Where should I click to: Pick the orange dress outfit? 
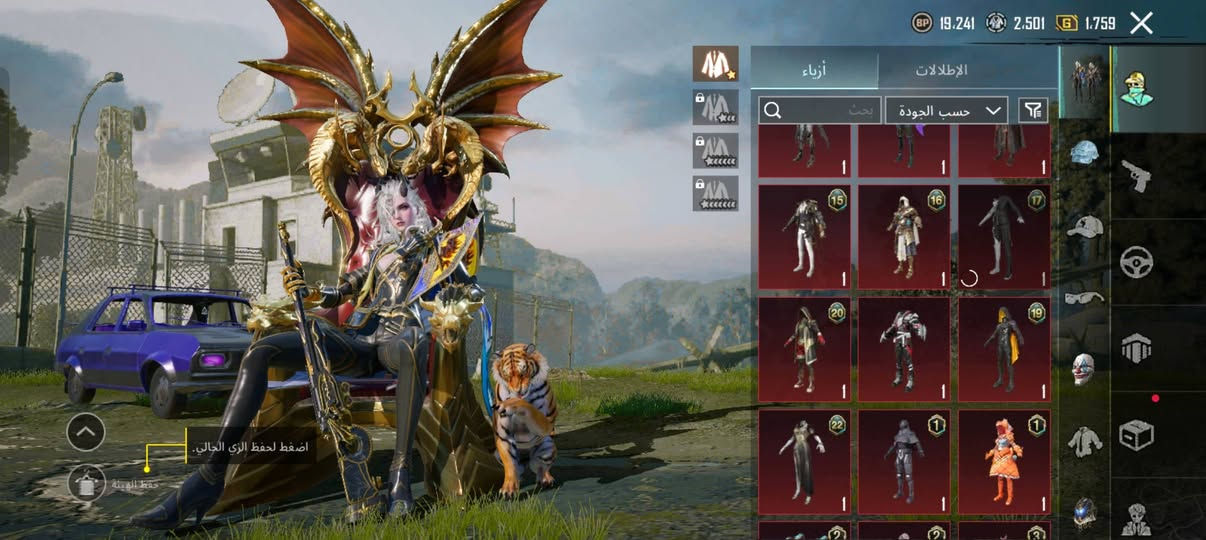(1004, 461)
